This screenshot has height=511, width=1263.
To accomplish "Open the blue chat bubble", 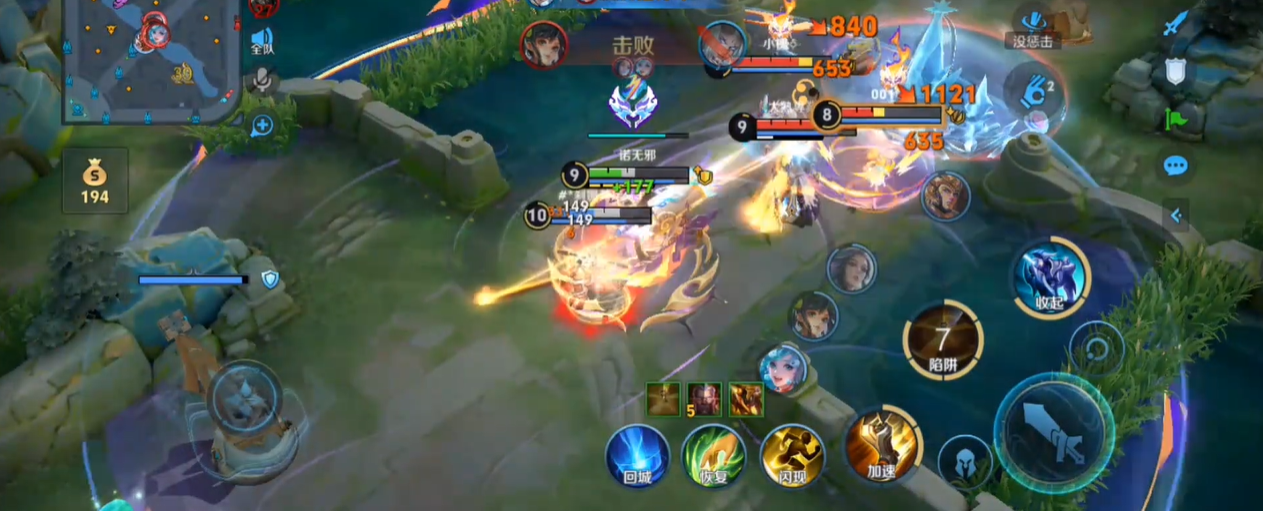I will click(1175, 165).
